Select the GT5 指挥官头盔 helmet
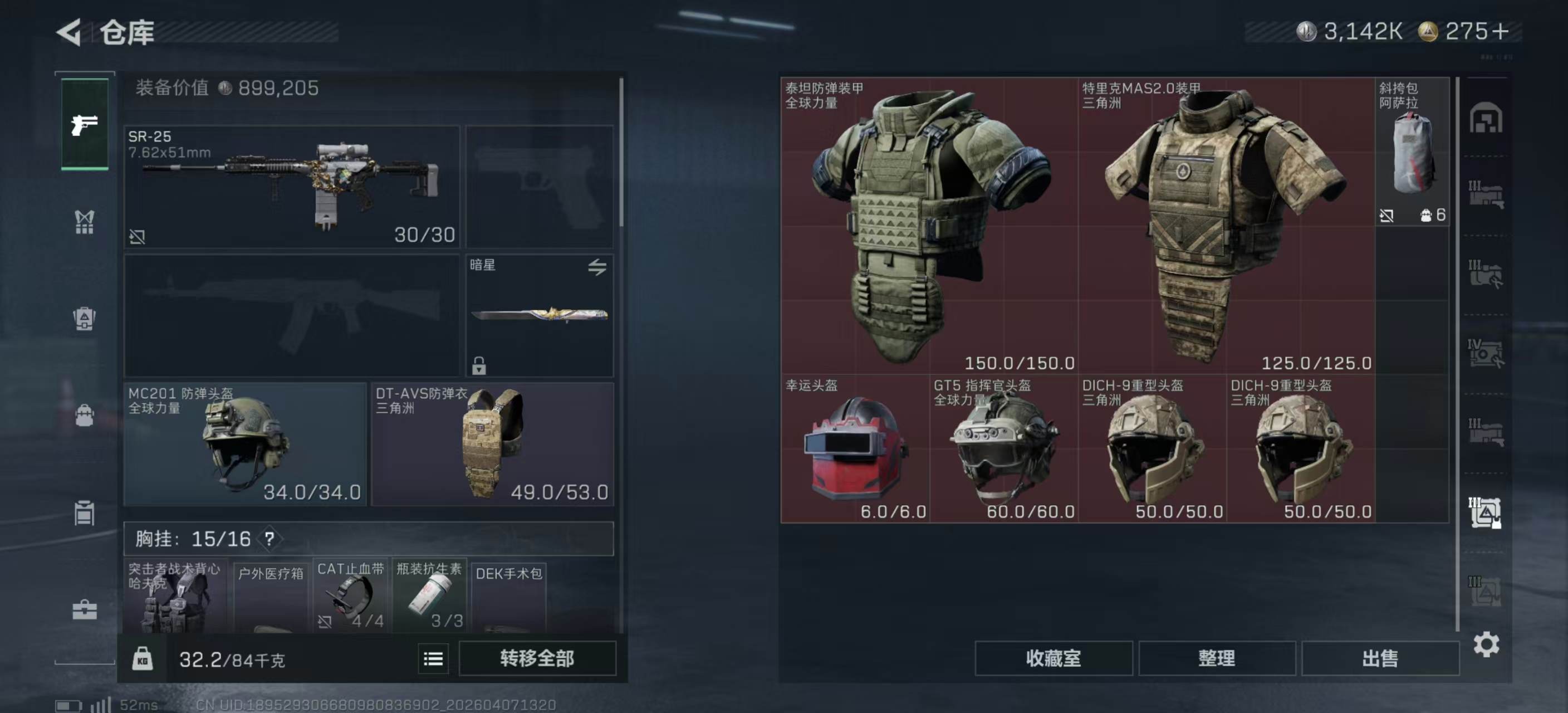 (1003, 449)
